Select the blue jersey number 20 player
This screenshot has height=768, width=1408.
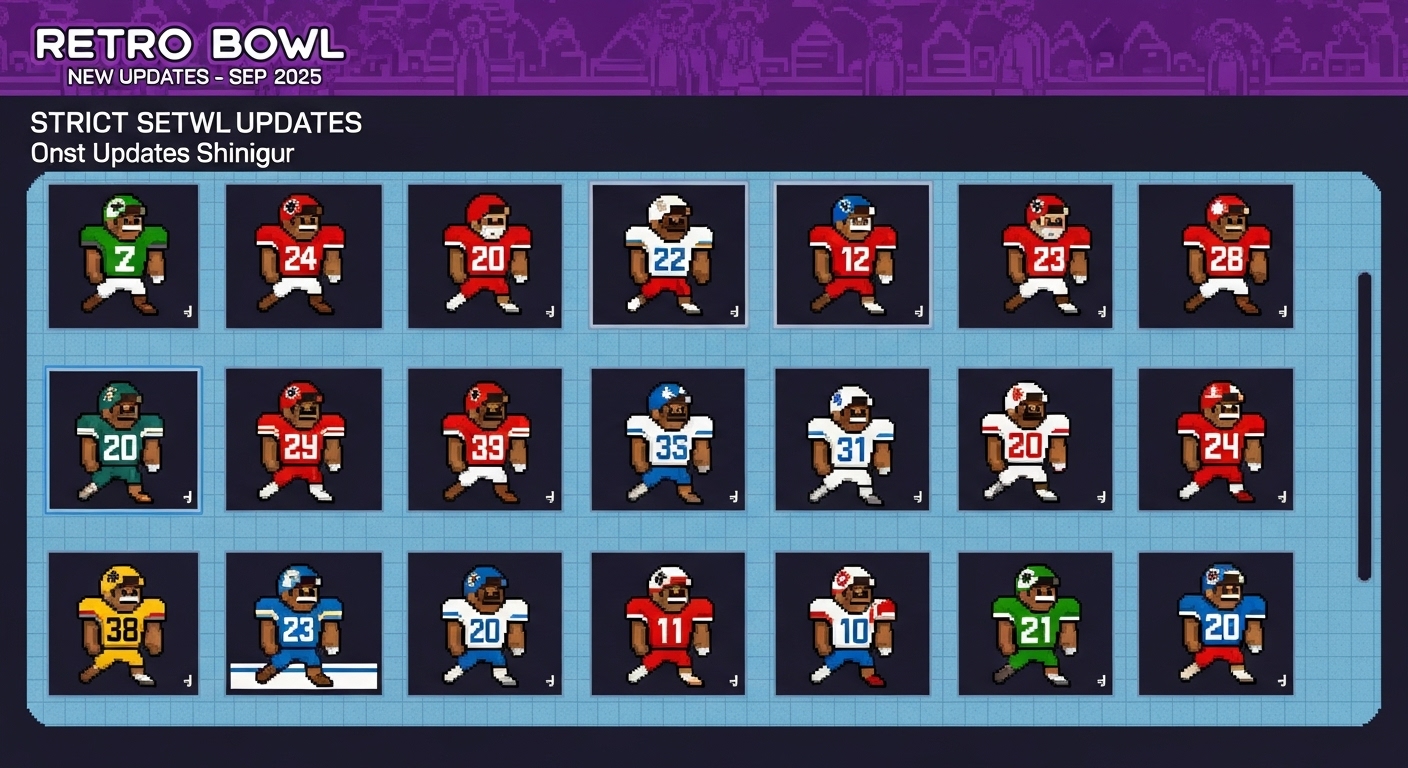tap(1216, 624)
